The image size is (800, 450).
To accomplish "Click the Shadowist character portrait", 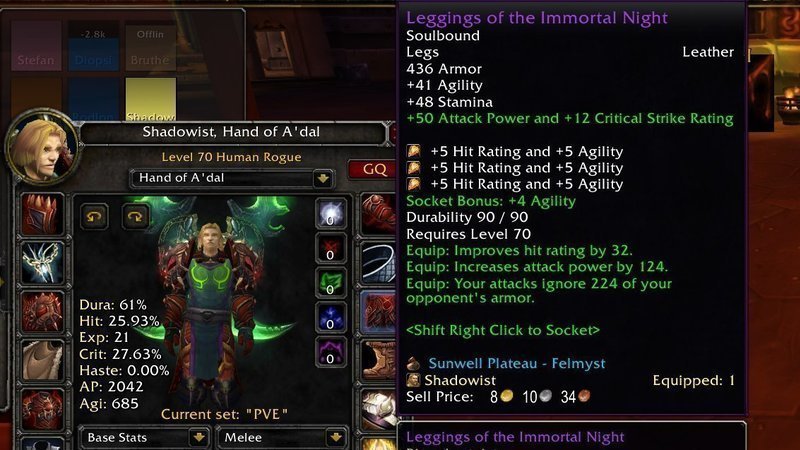I will point(40,147).
